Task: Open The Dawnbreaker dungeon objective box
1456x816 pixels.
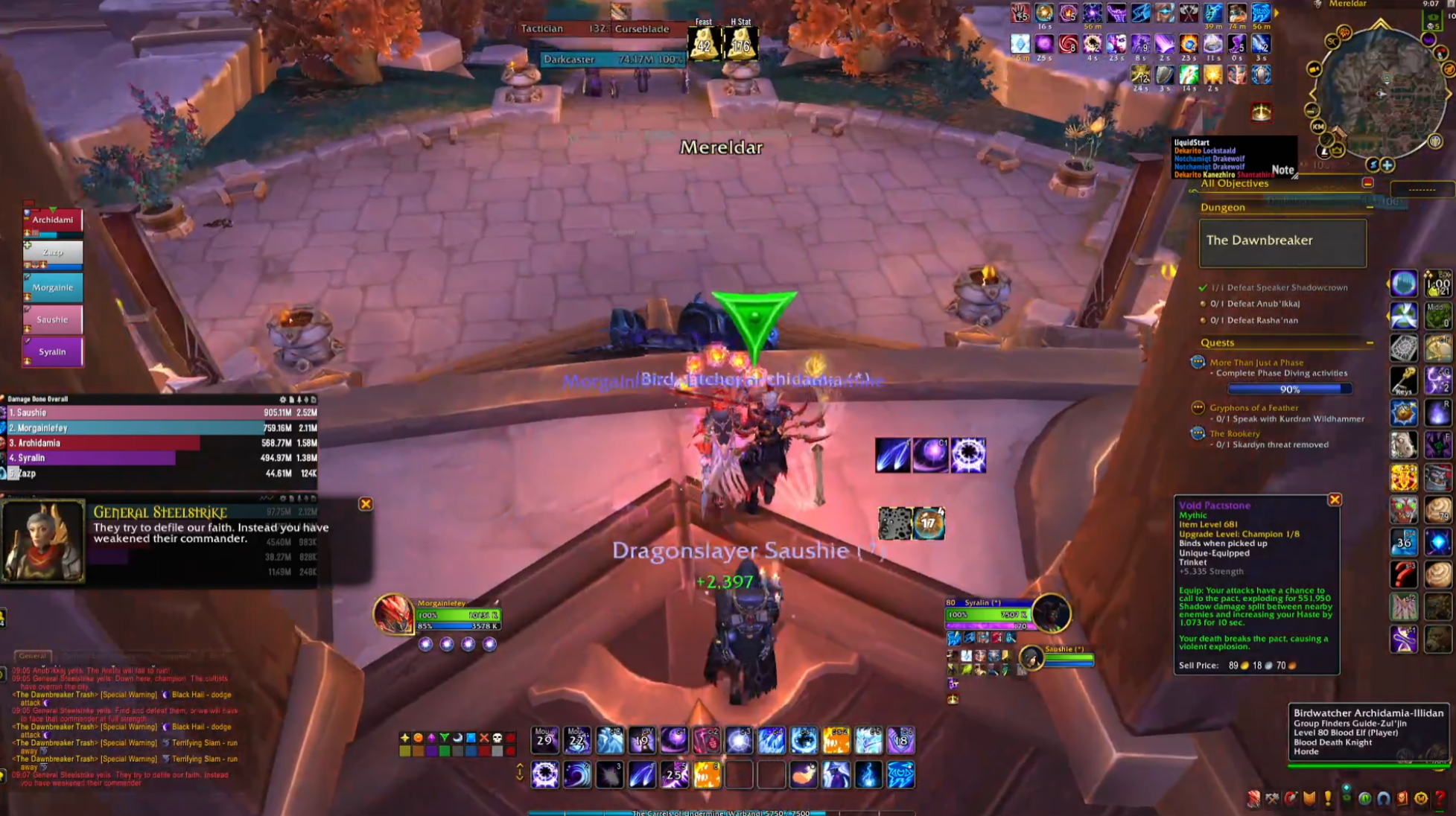Action: [1282, 241]
